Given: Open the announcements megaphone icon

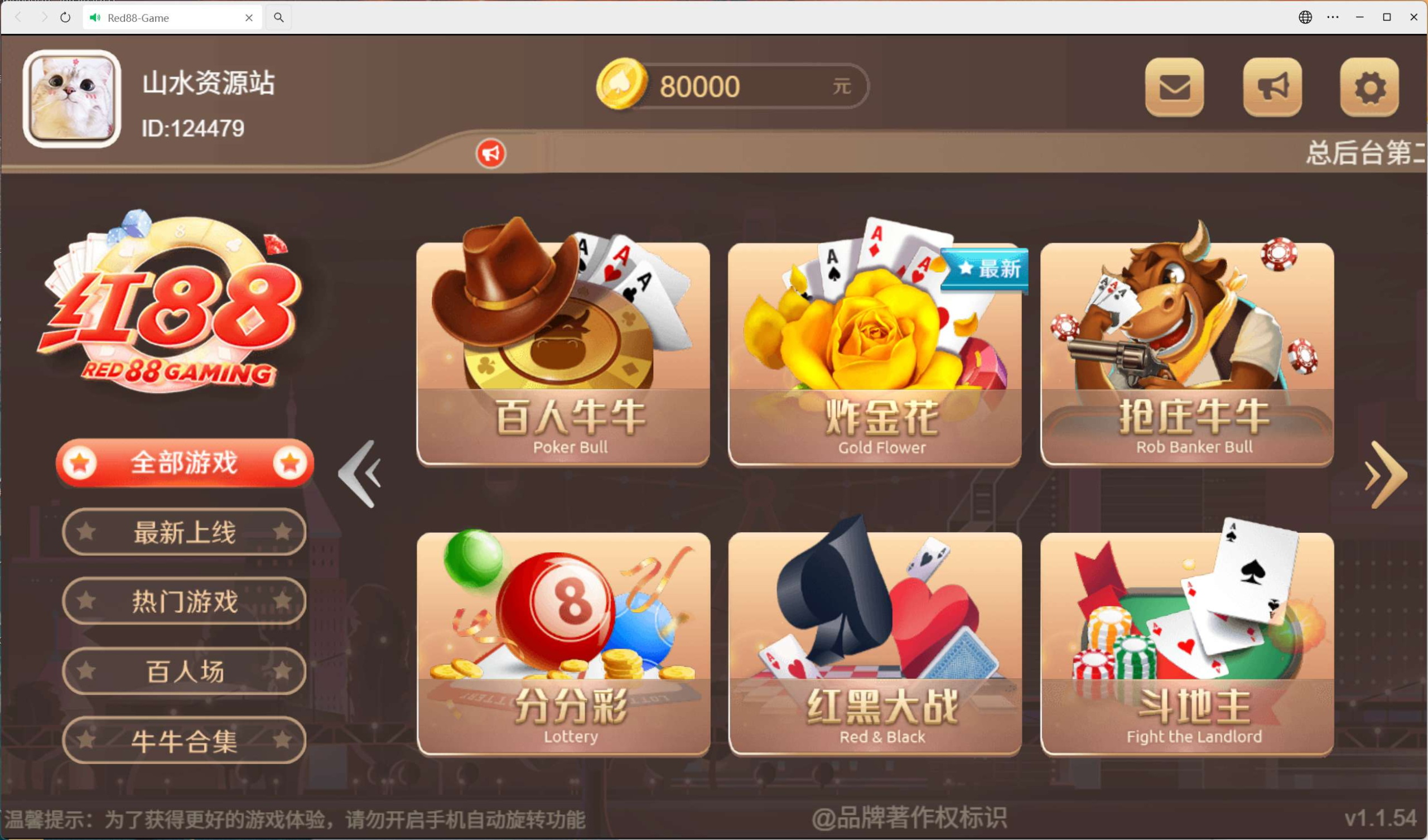Looking at the screenshot, I should (1272, 88).
